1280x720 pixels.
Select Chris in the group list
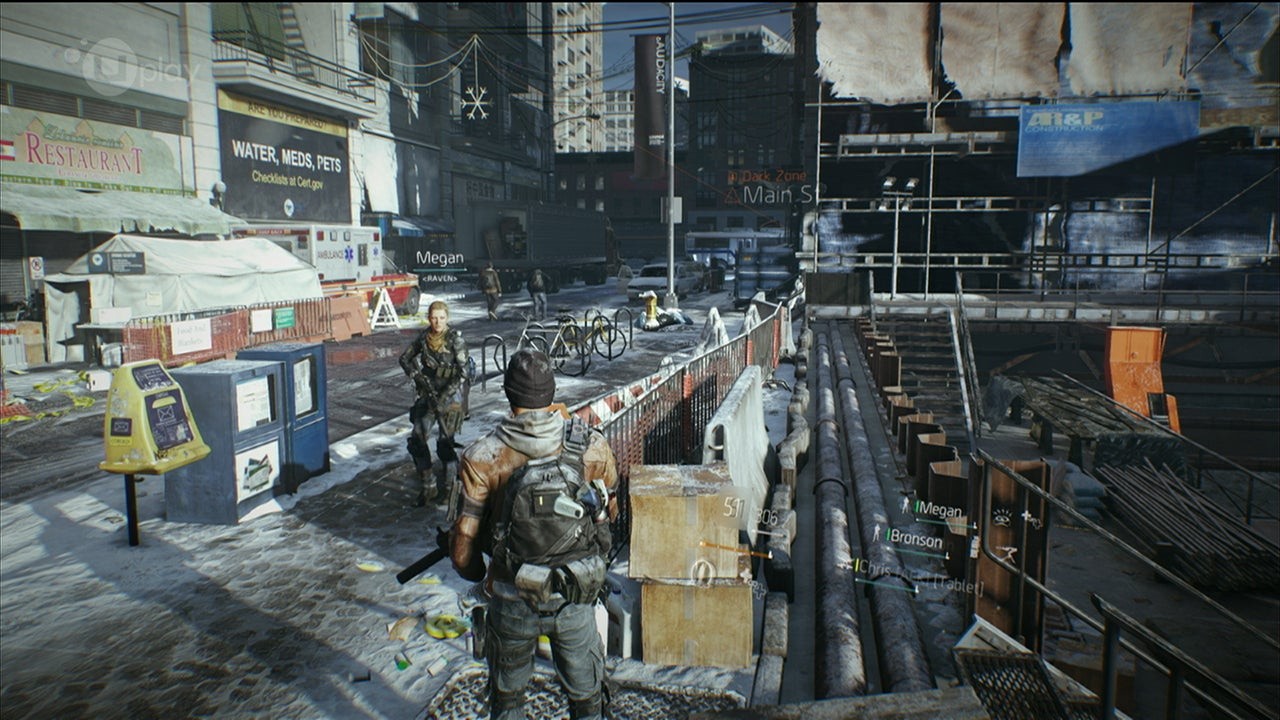(880, 567)
